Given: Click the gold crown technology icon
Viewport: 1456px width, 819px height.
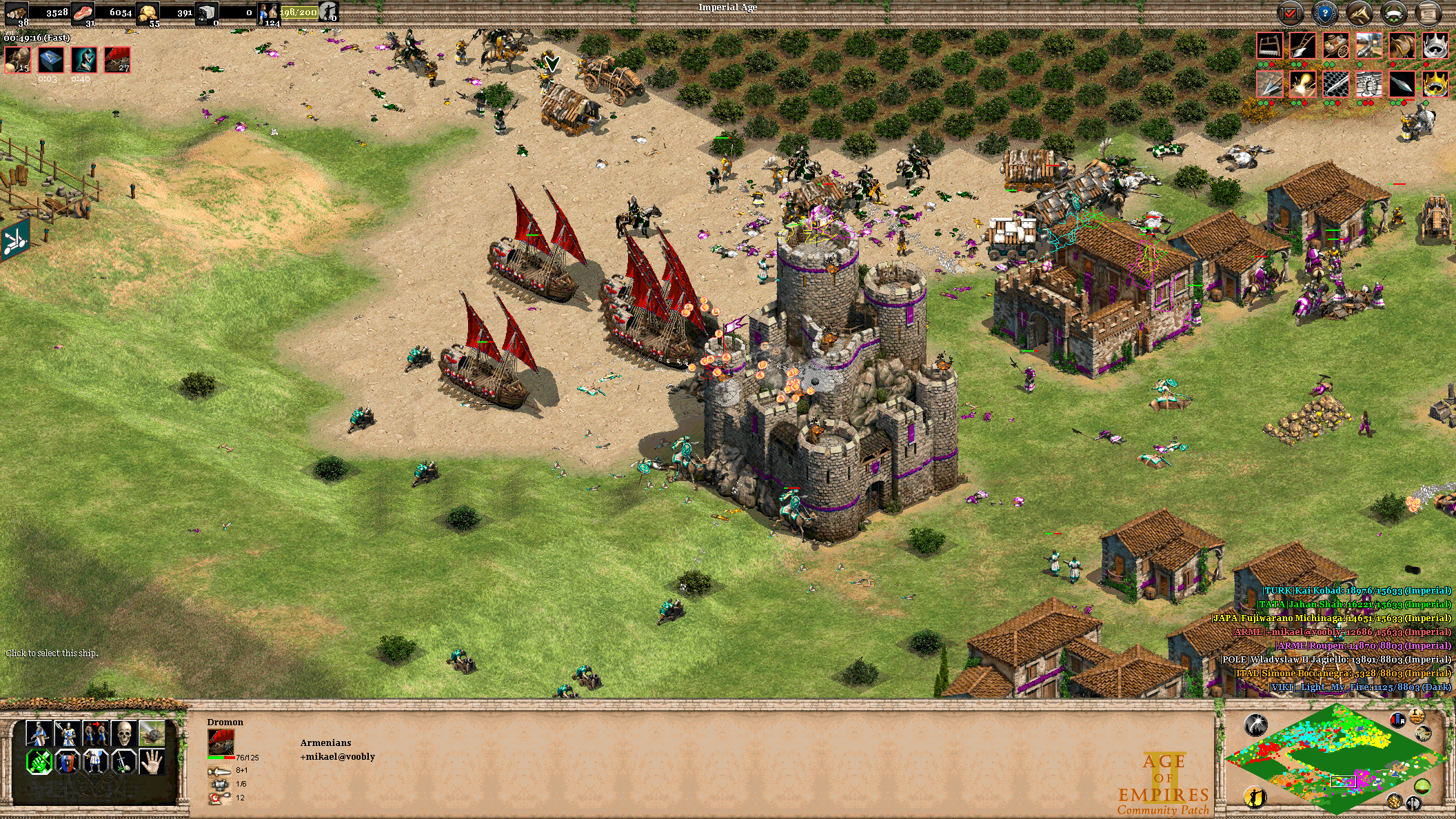Looking at the screenshot, I should 1435,84.
